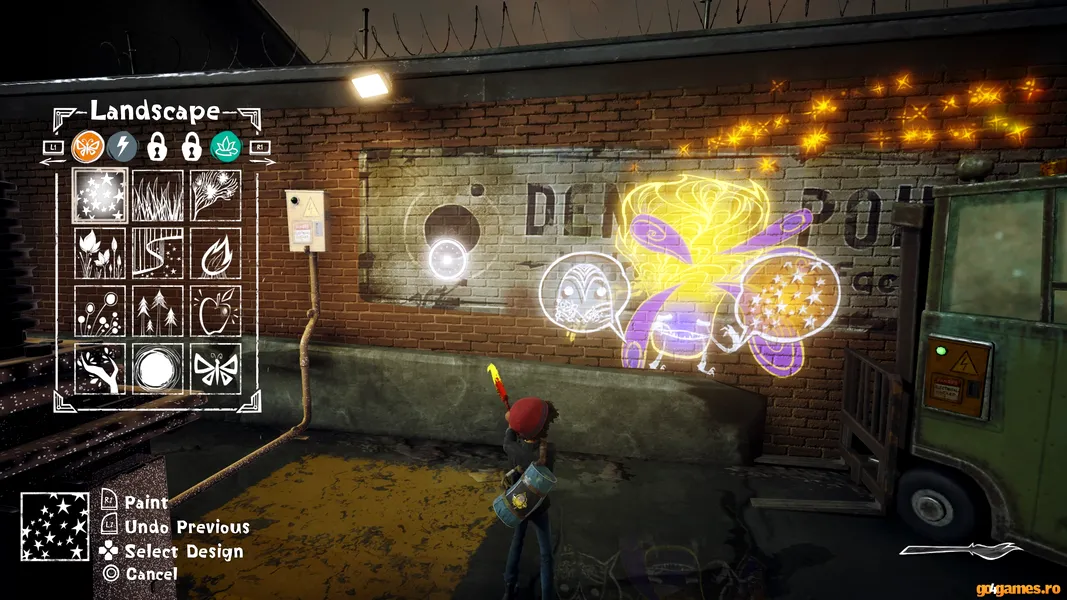Select the tulip flowers design
Image resolution: width=1067 pixels, height=600 pixels.
click(x=100, y=254)
